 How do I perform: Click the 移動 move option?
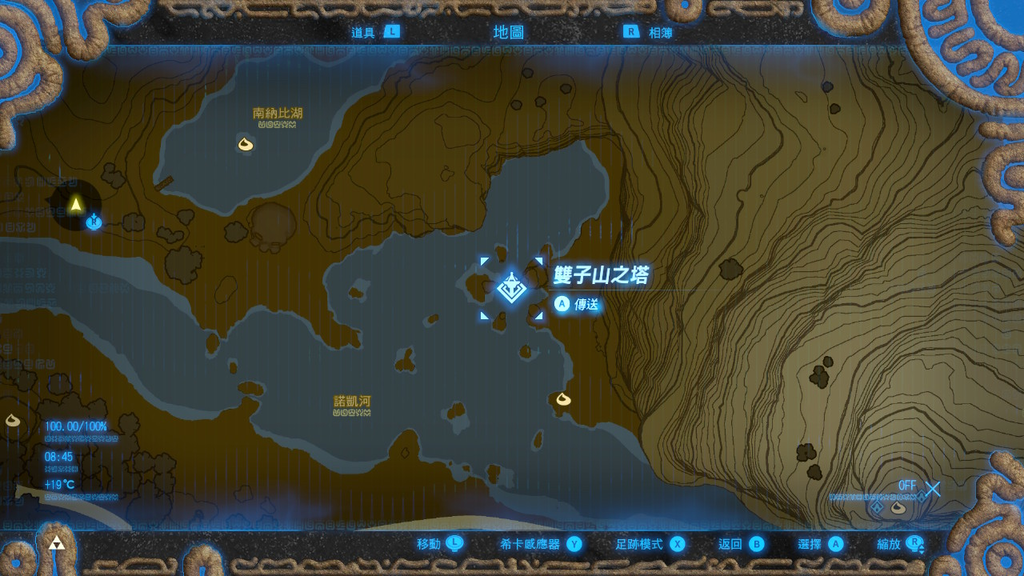[x=440, y=544]
